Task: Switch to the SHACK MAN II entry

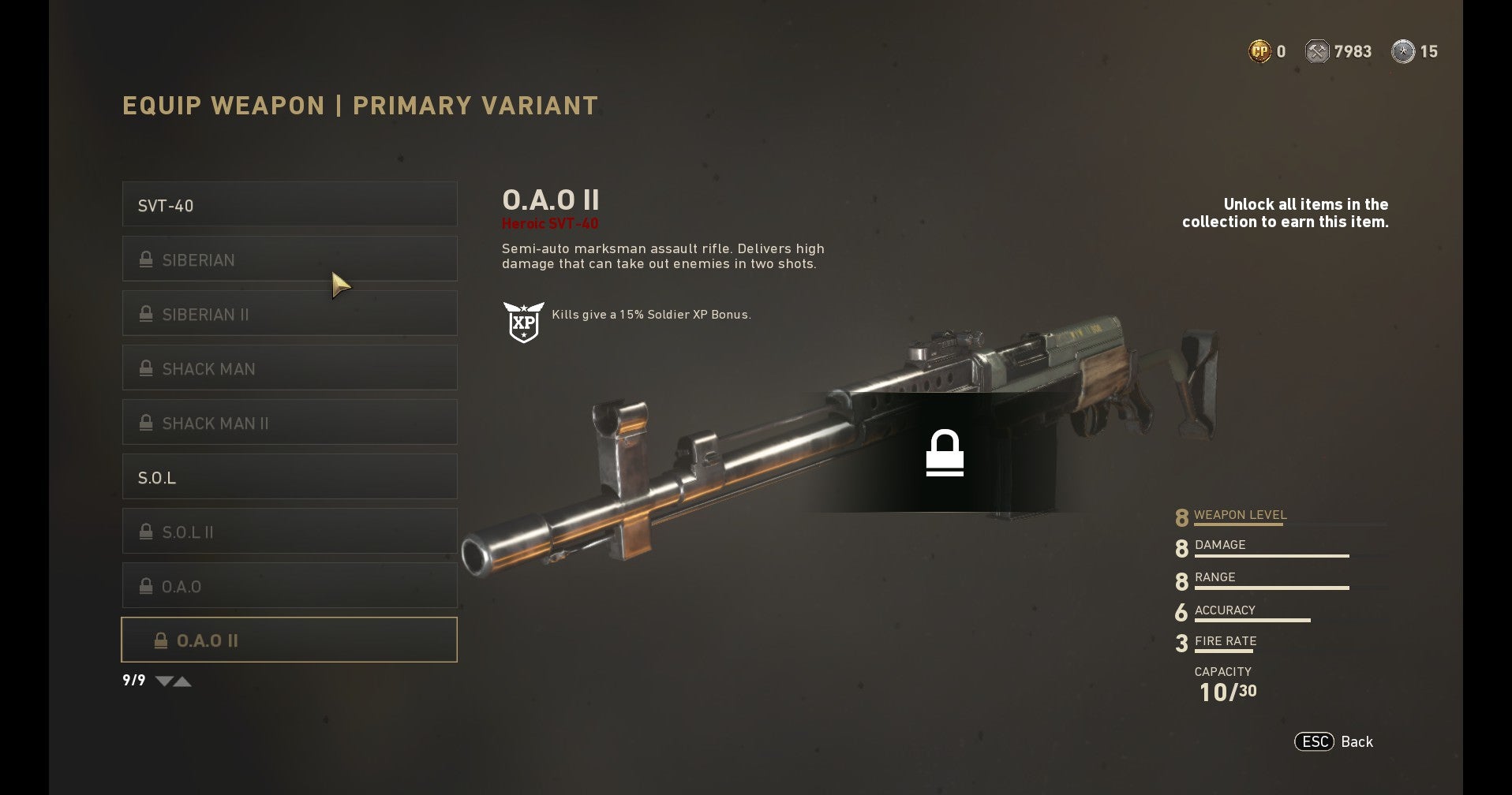Action: pyautogui.click(x=289, y=423)
